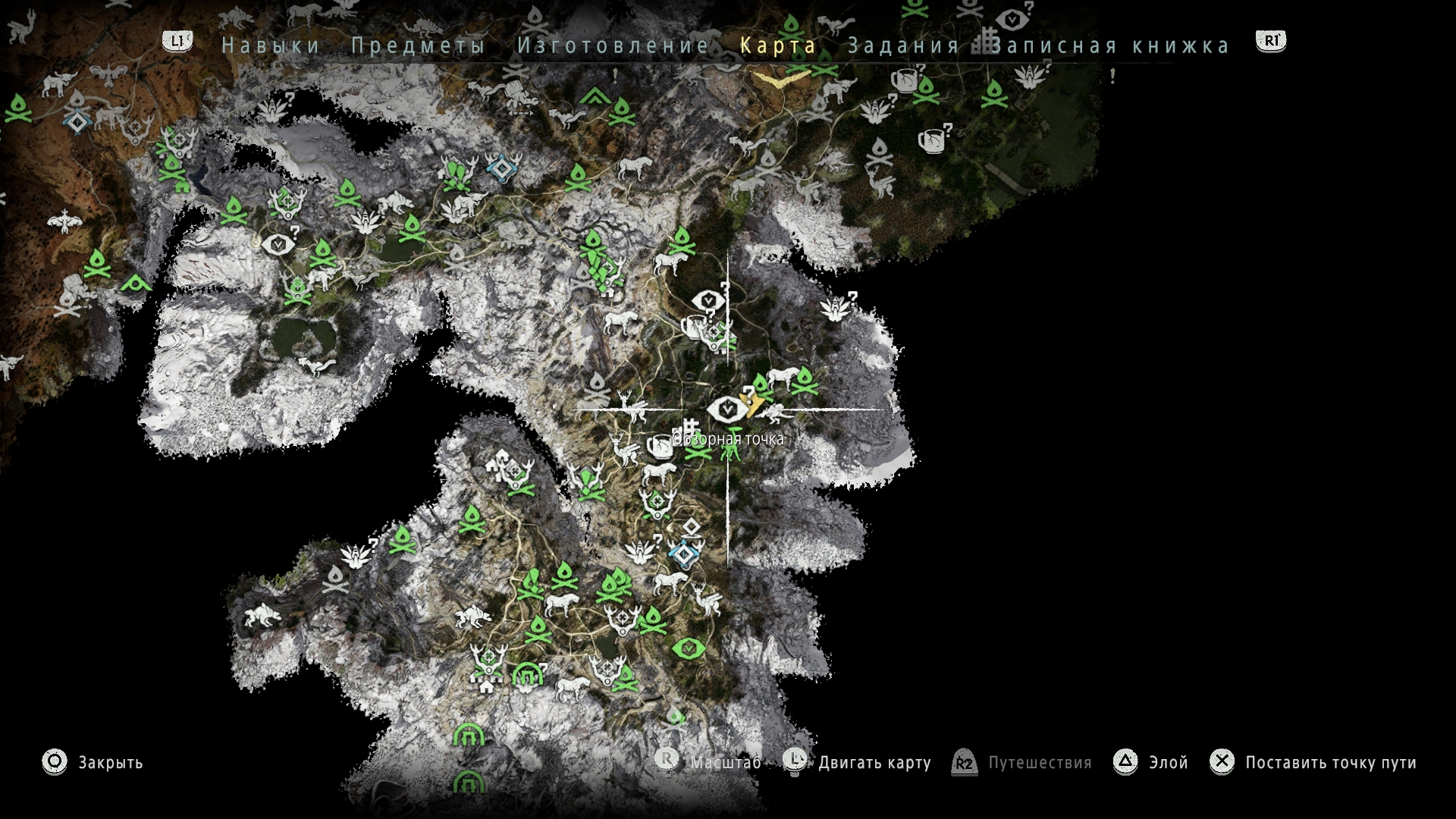Select the white bird machine site marker
This screenshot has width=1456, height=819.
(66, 221)
